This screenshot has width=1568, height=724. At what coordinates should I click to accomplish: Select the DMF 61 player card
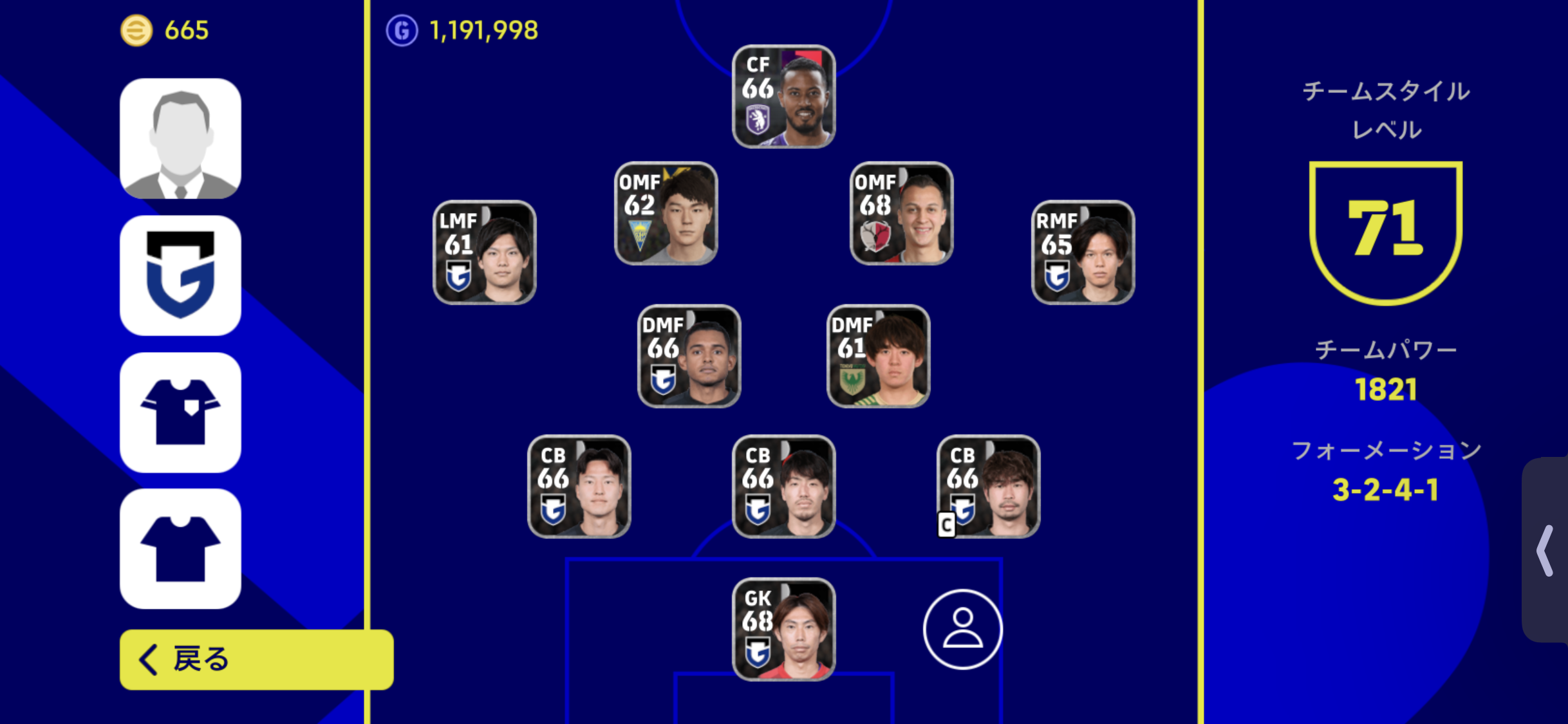pyautogui.click(x=878, y=356)
